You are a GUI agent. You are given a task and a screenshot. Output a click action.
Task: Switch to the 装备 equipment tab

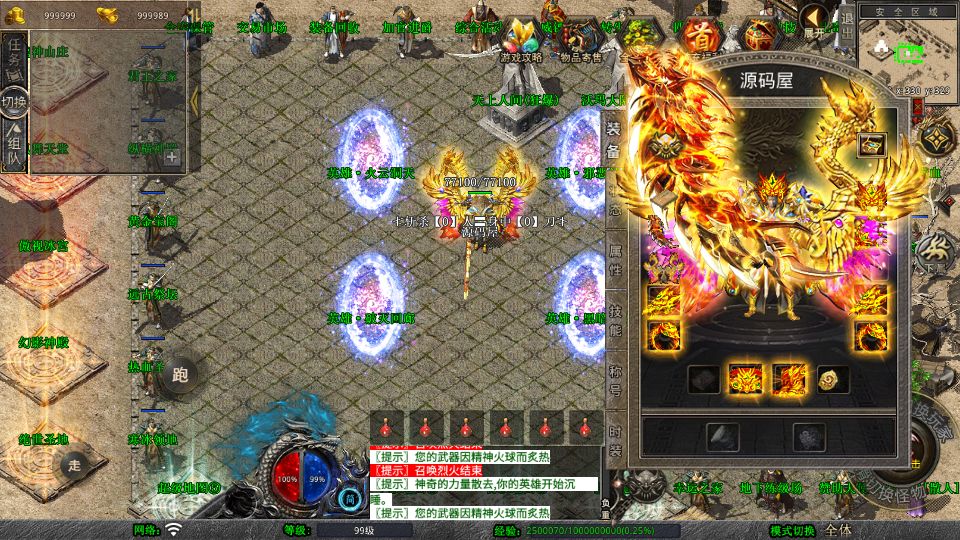coord(613,141)
